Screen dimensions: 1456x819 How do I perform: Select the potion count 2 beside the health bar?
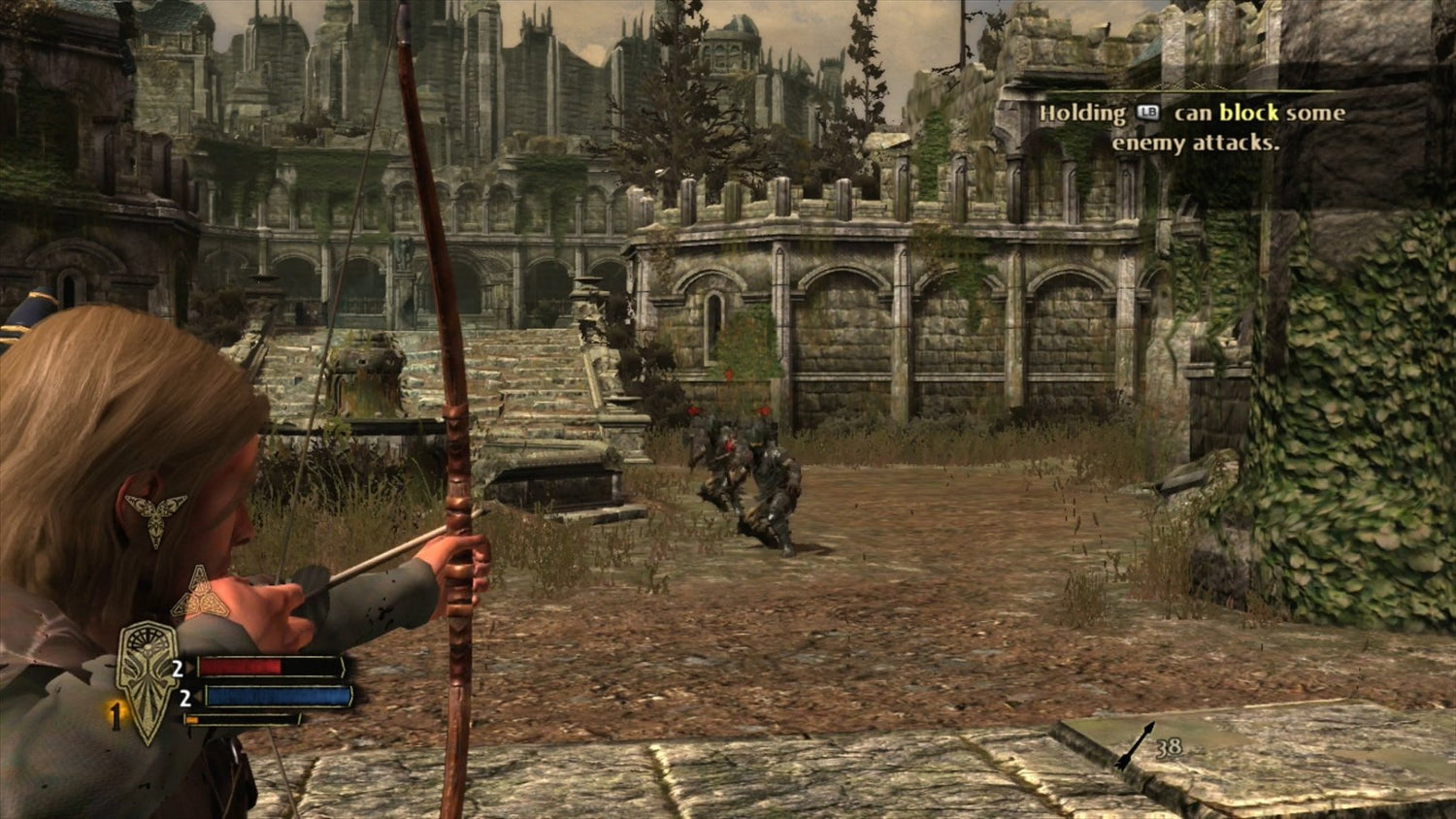tap(178, 668)
